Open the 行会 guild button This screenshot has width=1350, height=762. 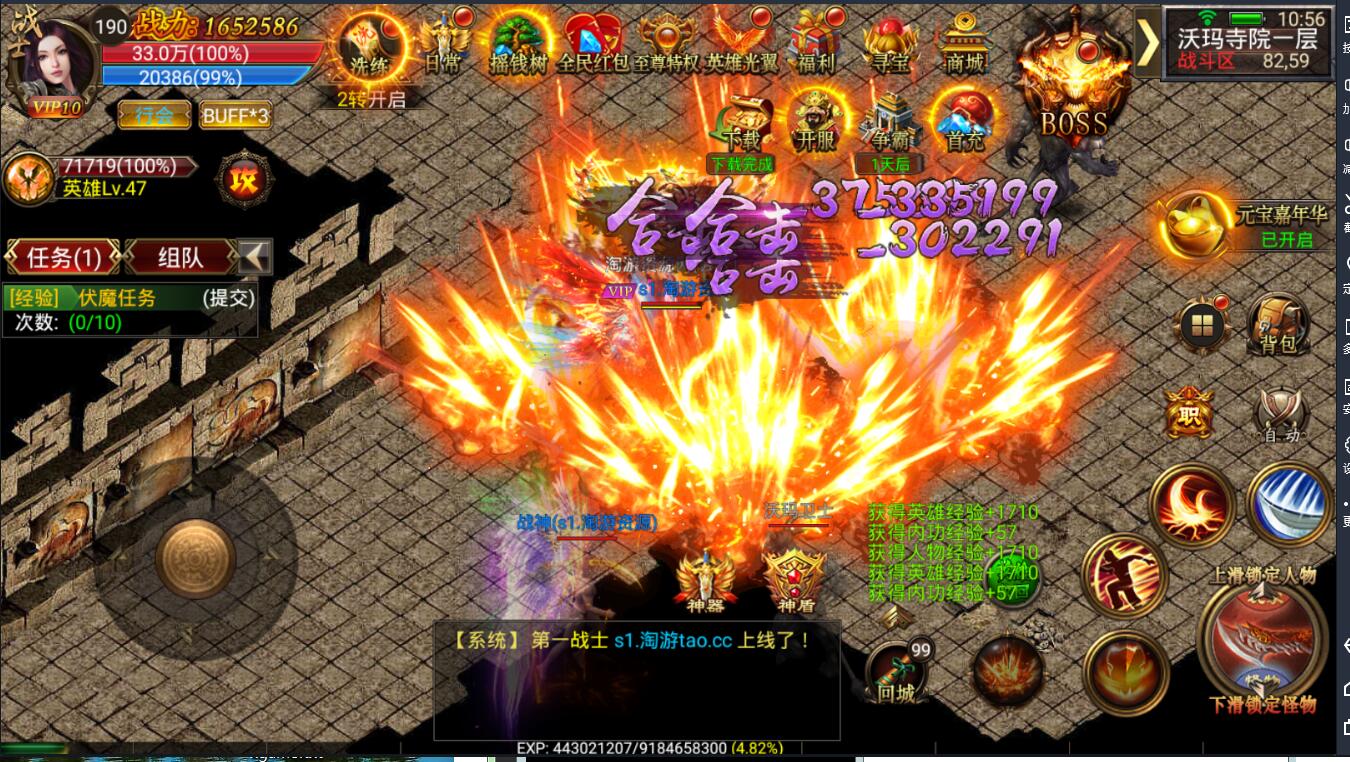tap(156, 116)
